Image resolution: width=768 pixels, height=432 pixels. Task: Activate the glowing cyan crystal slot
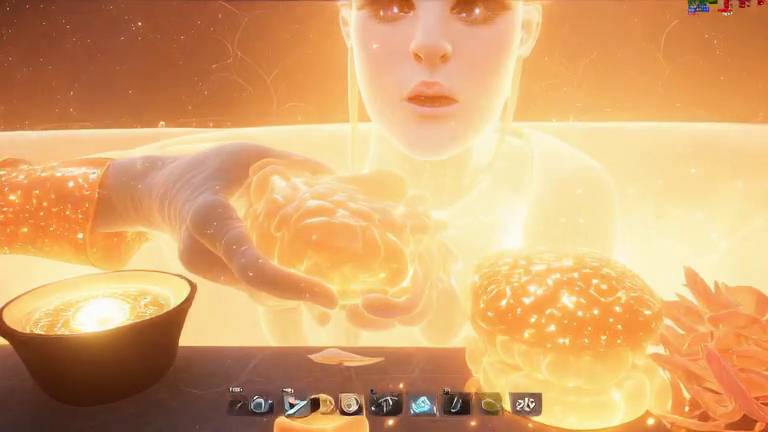(422, 404)
